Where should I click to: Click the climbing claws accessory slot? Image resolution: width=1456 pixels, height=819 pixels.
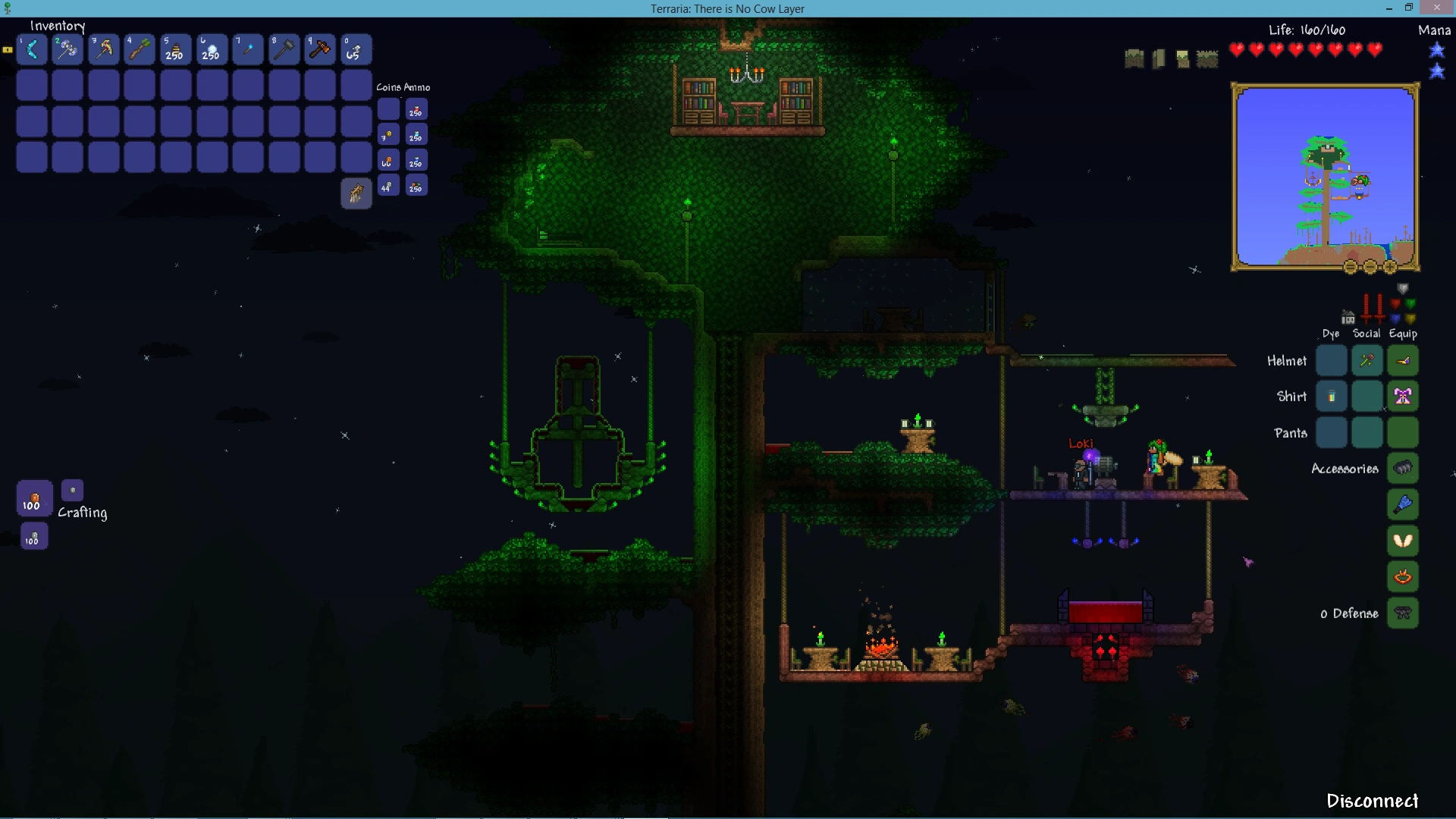[x=1401, y=468]
